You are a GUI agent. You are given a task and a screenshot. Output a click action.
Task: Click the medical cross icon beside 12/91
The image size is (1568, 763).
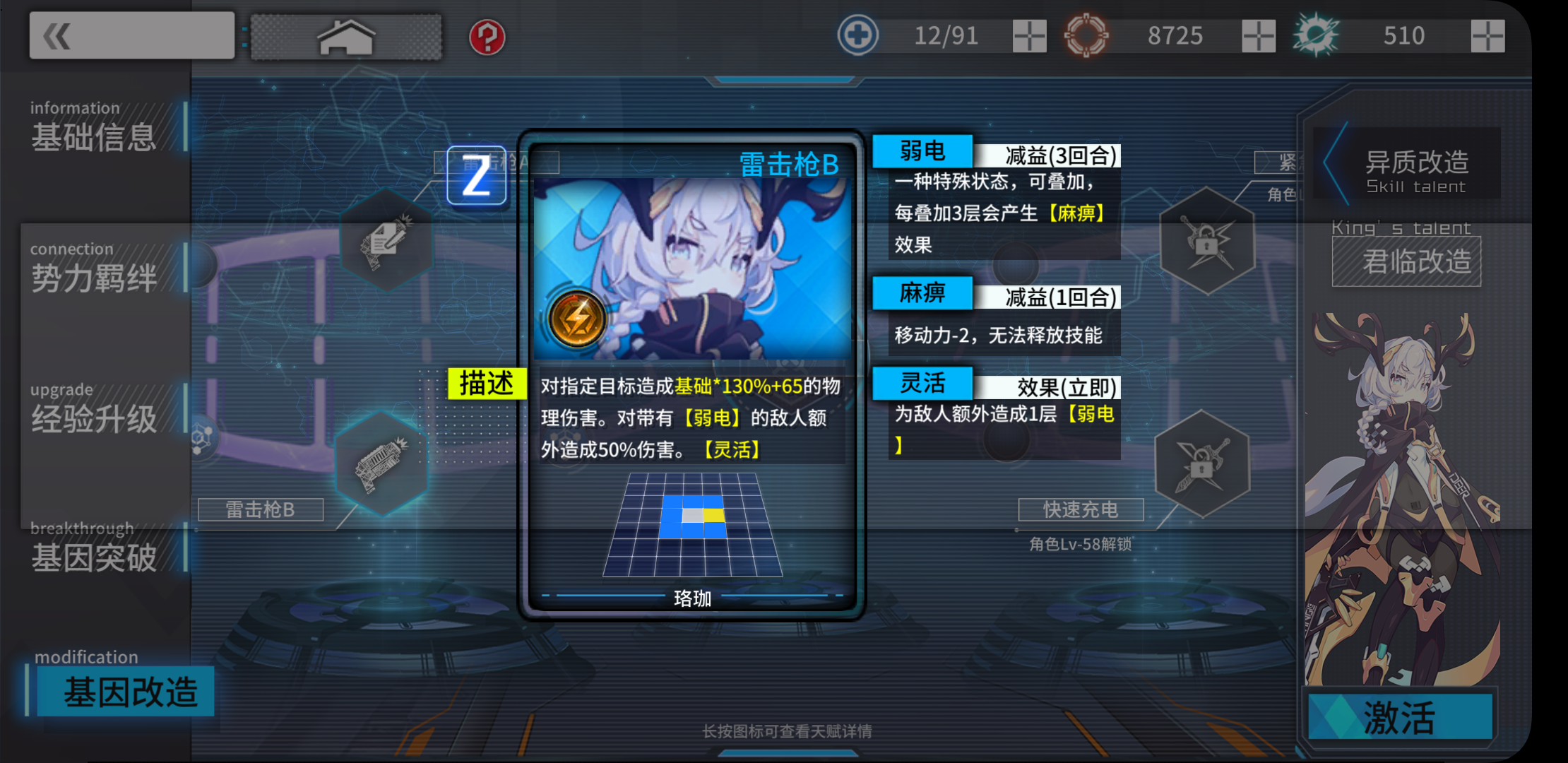[858, 35]
